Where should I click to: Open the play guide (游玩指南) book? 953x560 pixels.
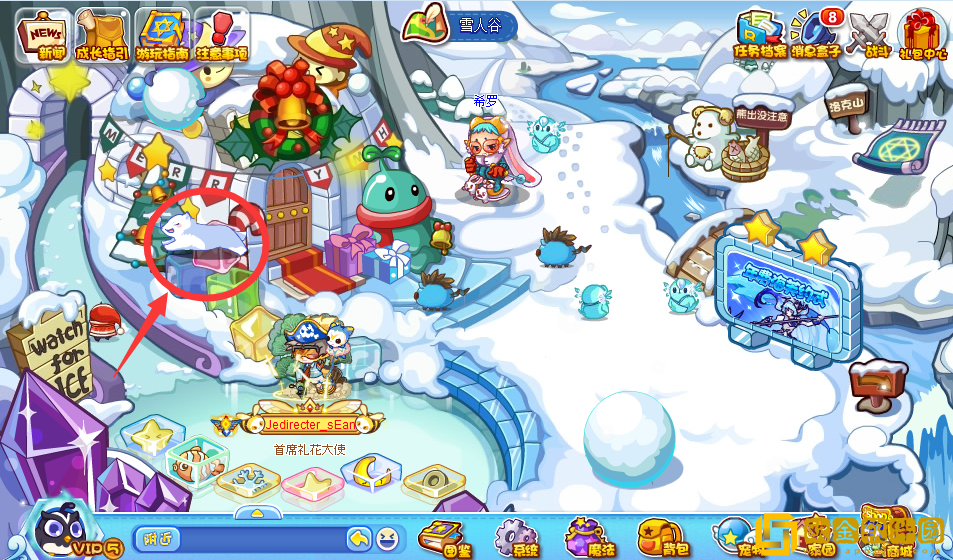point(162,34)
